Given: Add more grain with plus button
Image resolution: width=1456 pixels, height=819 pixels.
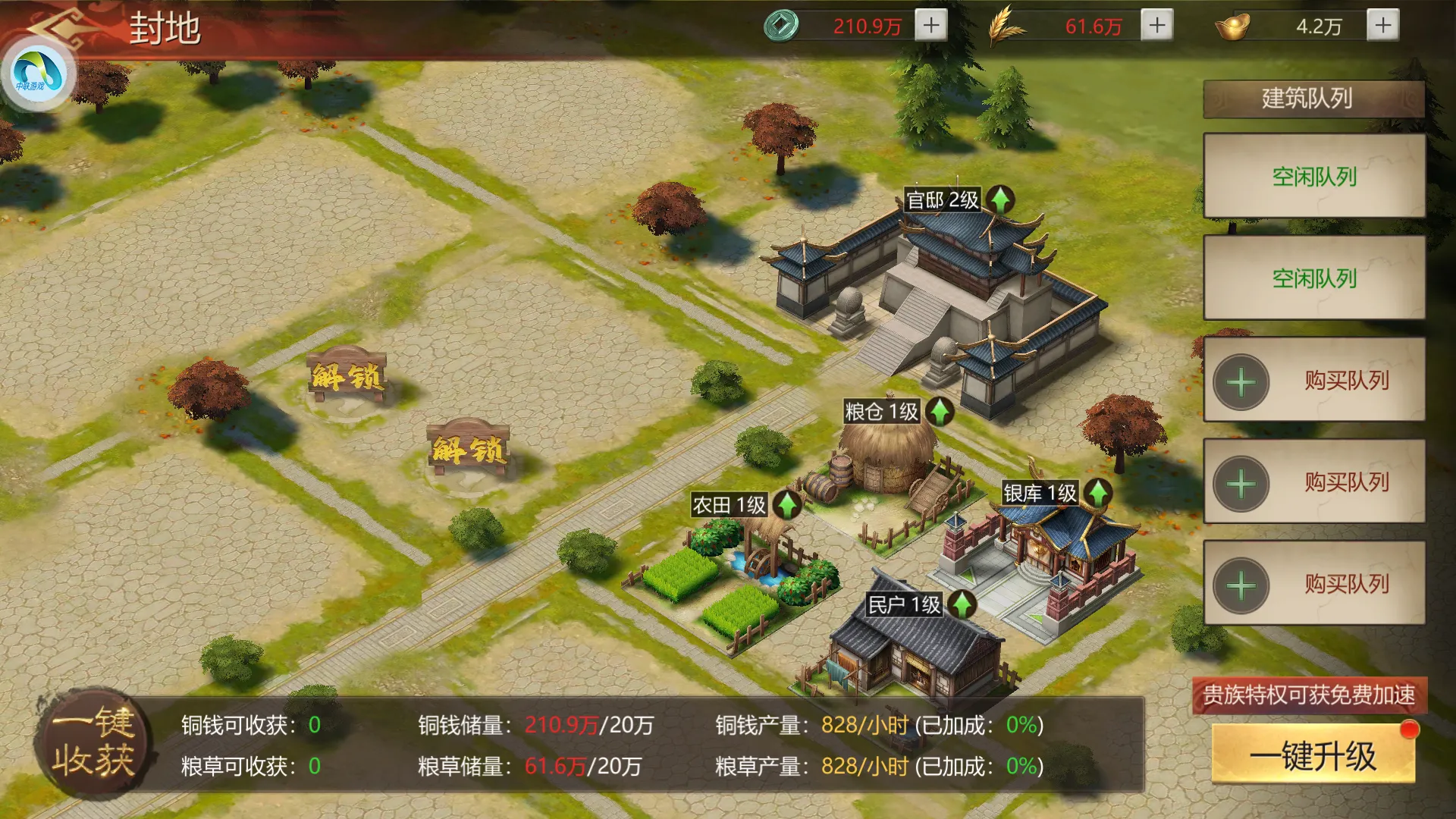Looking at the screenshot, I should pyautogui.click(x=1156, y=25).
